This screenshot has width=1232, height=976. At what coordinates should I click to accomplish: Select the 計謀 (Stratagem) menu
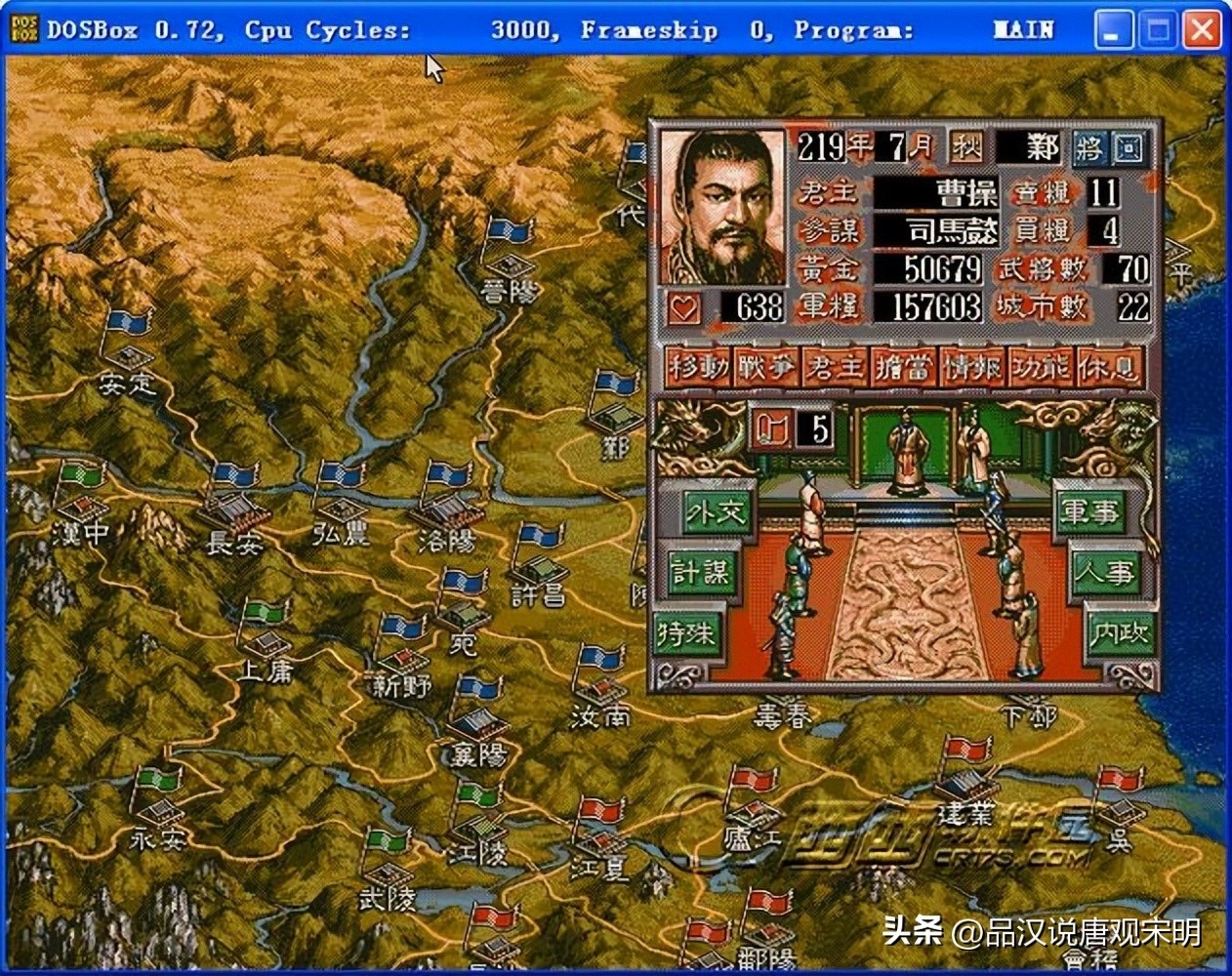click(x=701, y=571)
